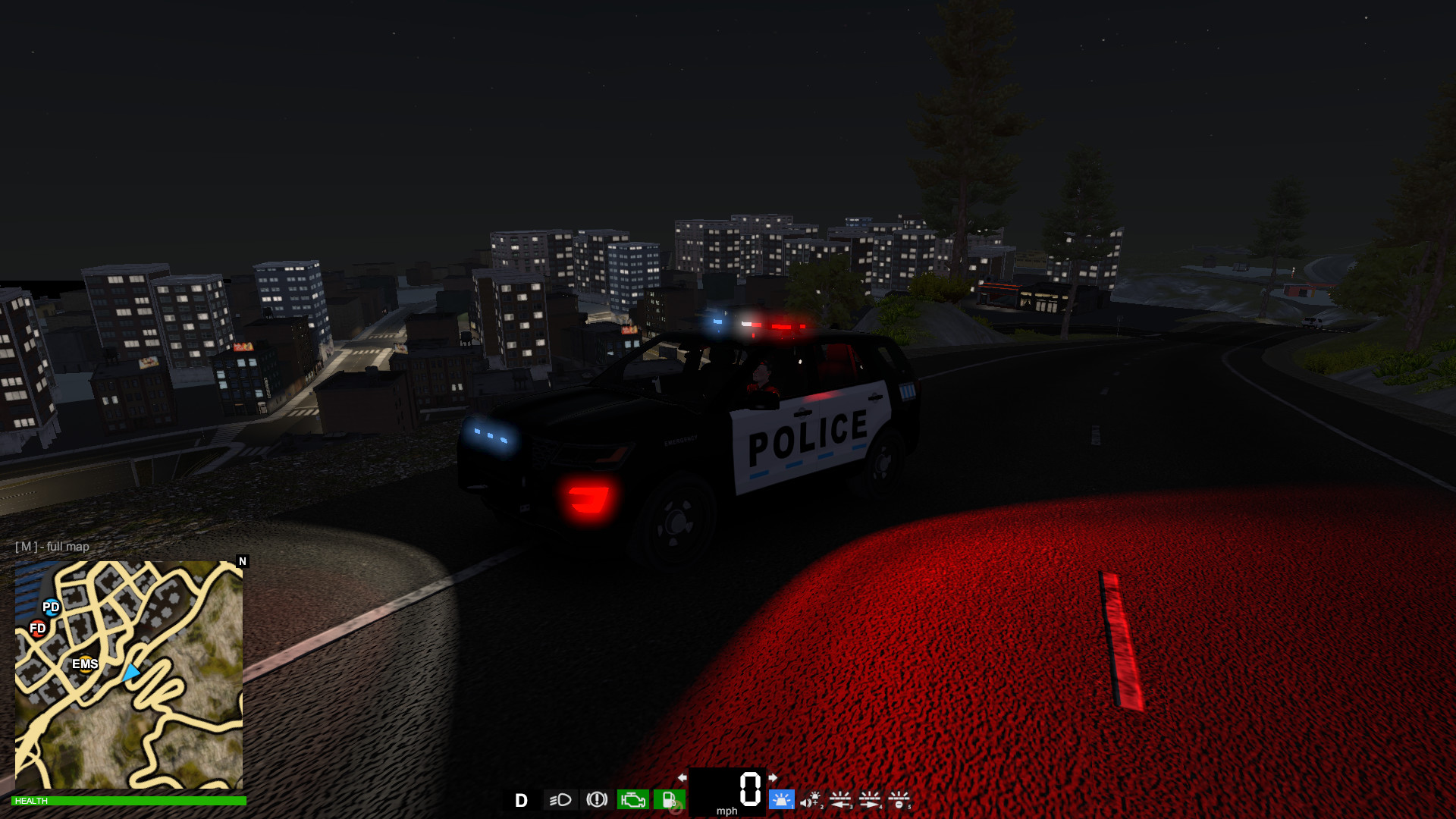Screen dimensions: 1456x819
Task: Click the D gear indicator to change gear
Action: point(522,800)
